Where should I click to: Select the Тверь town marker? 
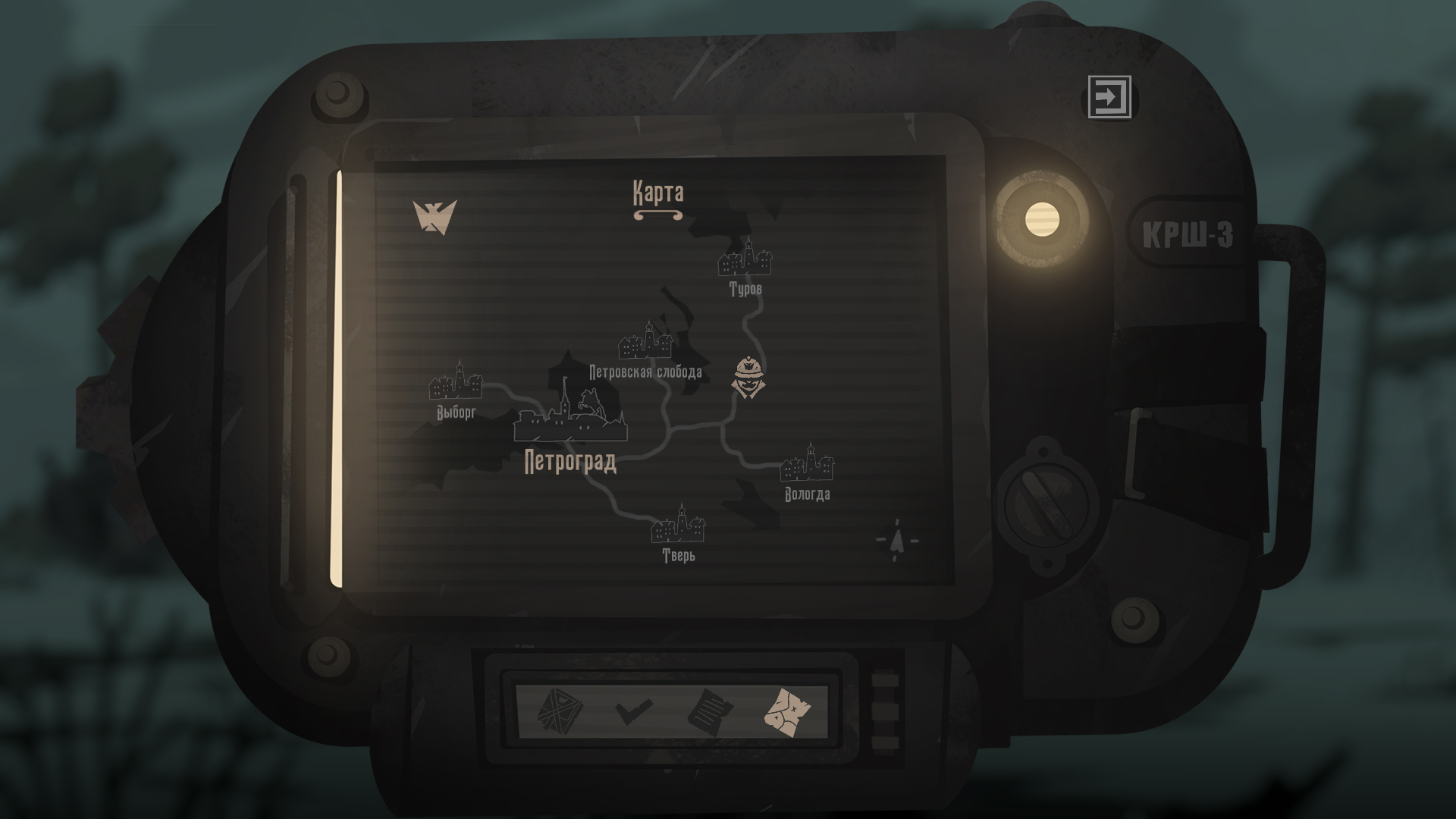[x=679, y=524]
